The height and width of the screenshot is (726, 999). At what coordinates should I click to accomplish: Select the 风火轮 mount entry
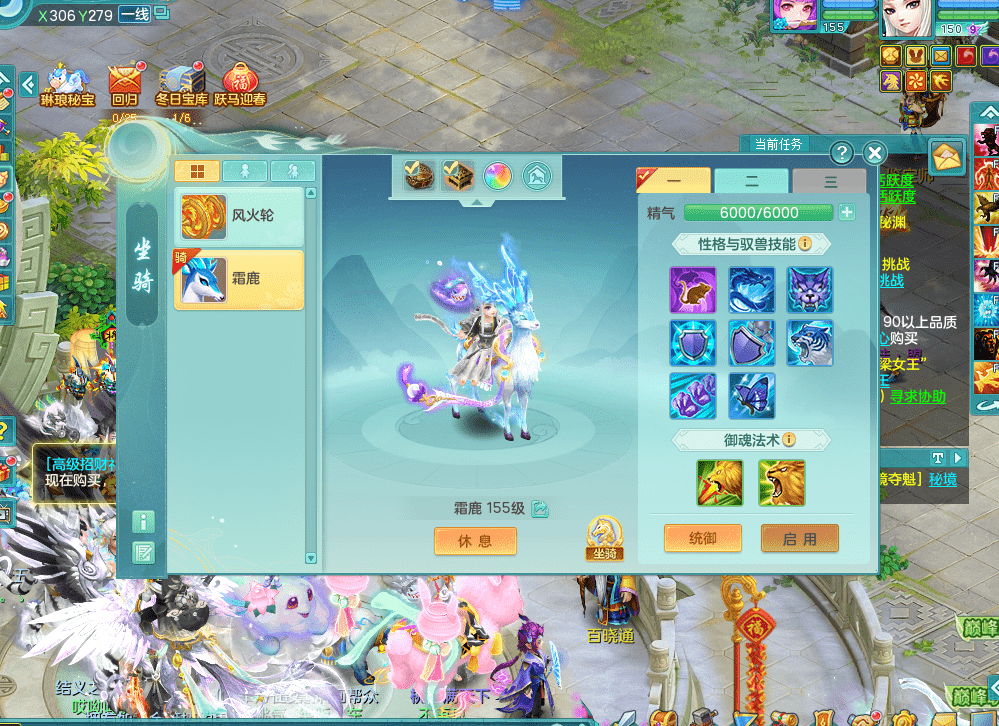point(239,216)
